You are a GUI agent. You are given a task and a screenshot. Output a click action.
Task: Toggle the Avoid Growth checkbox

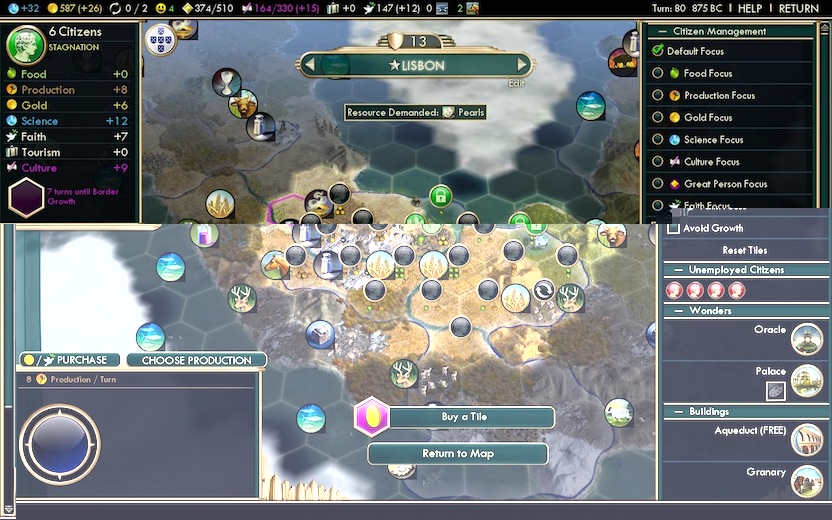(674, 228)
